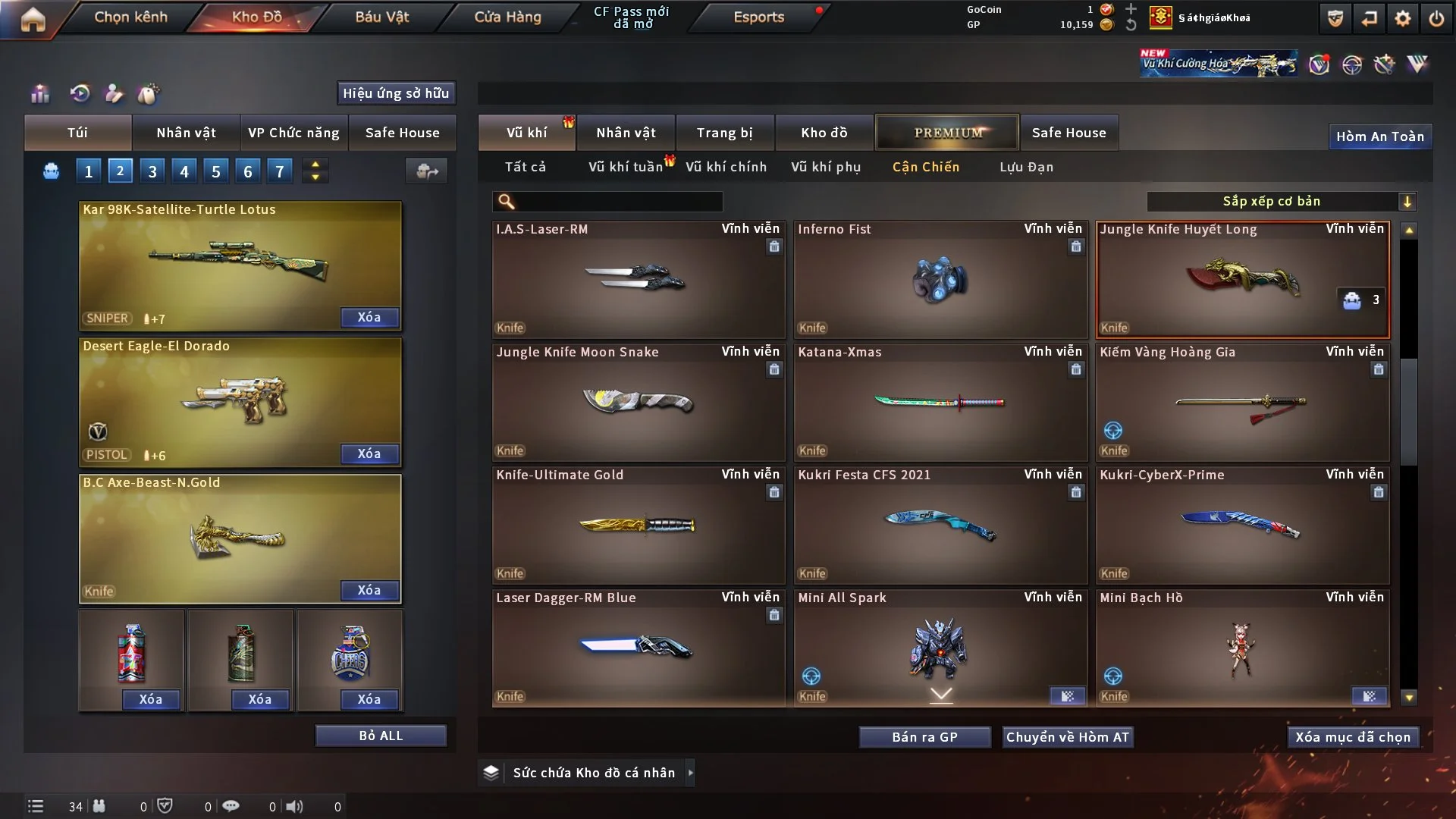Click Chuyển về Hòm AT button
Viewport: 1456px width, 819px height.
[x=1067, y=737]
